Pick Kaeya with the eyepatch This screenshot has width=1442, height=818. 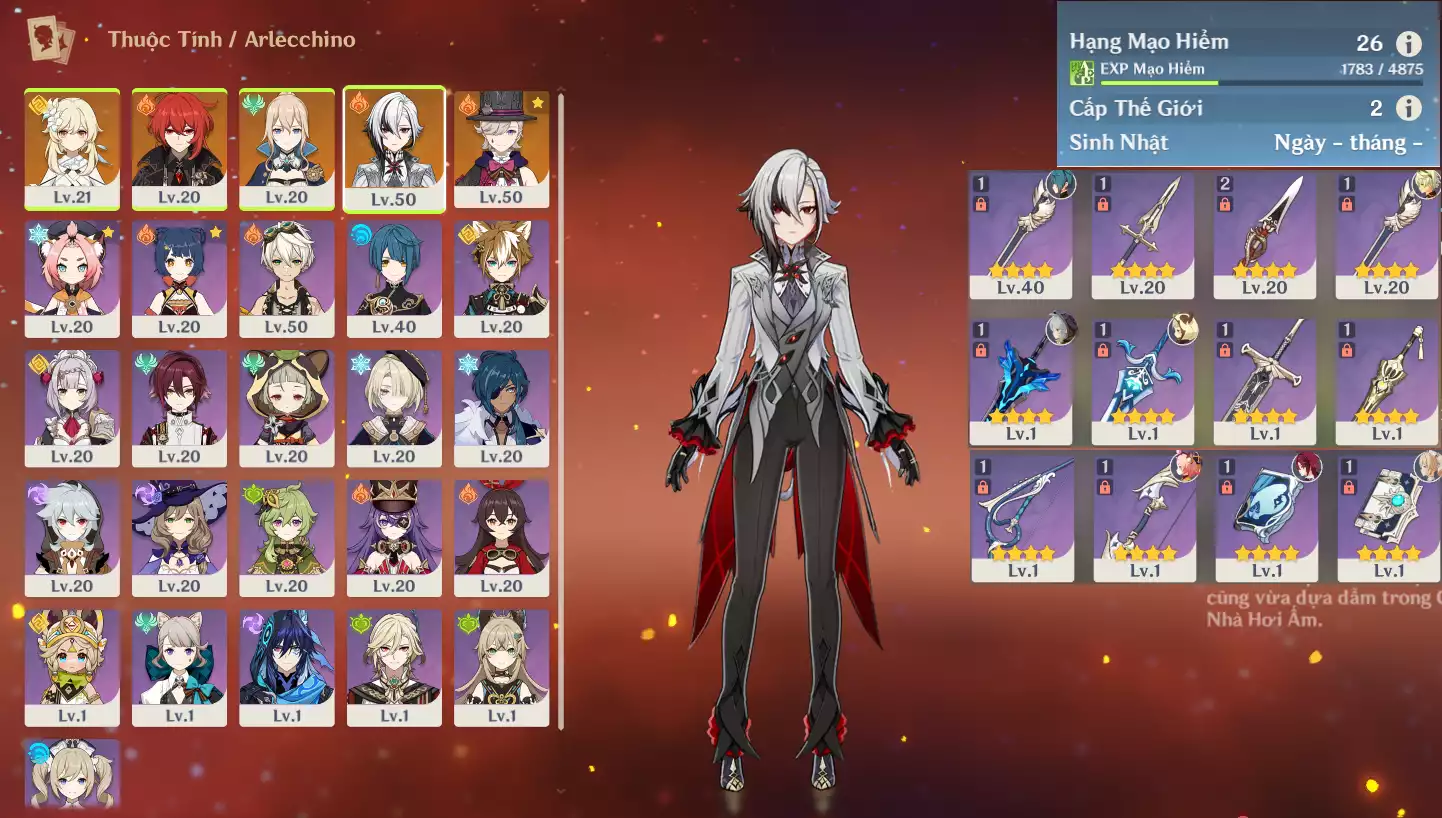(501, 407)
